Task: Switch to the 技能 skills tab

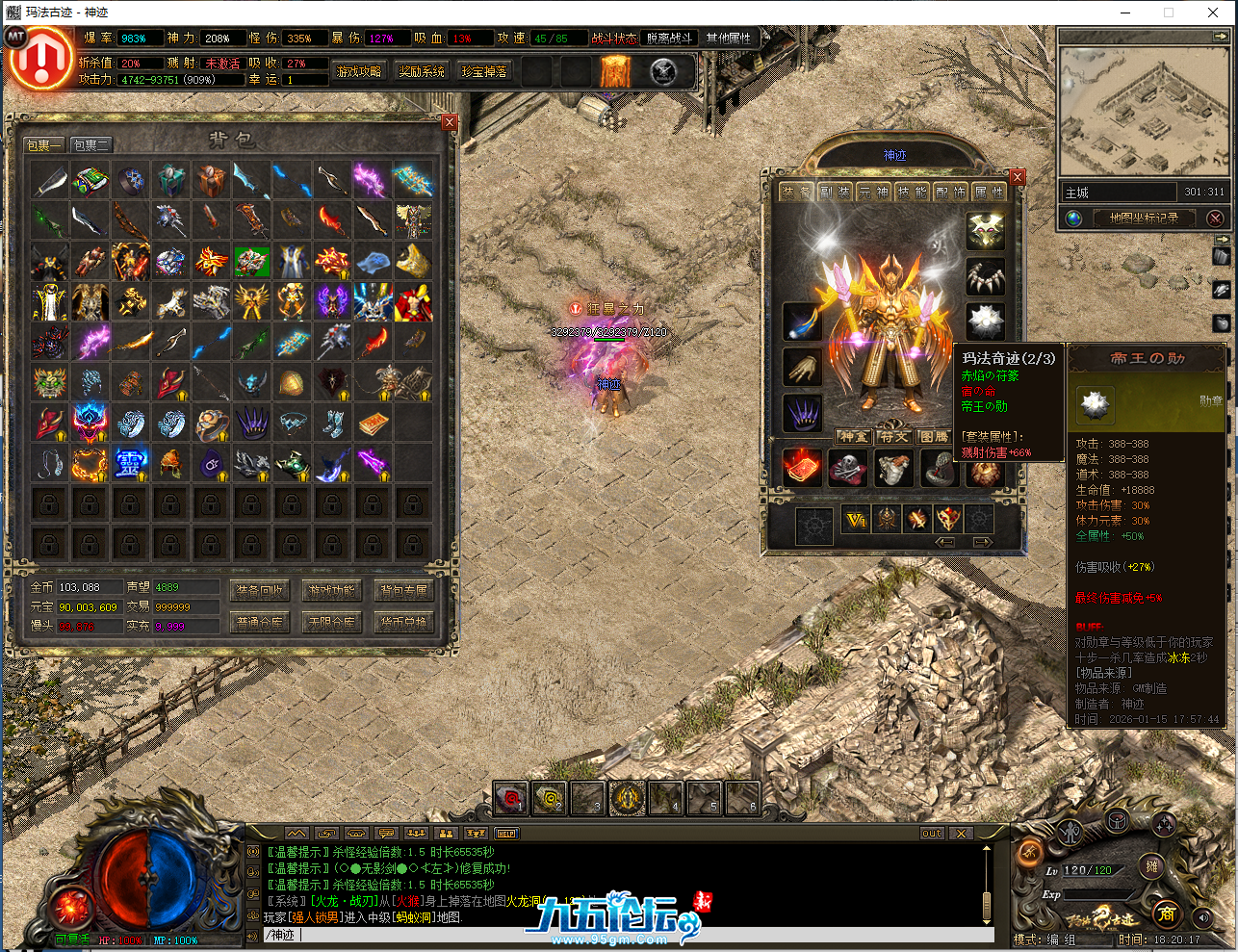Action: pyautogui.click(x=912, y=193)
